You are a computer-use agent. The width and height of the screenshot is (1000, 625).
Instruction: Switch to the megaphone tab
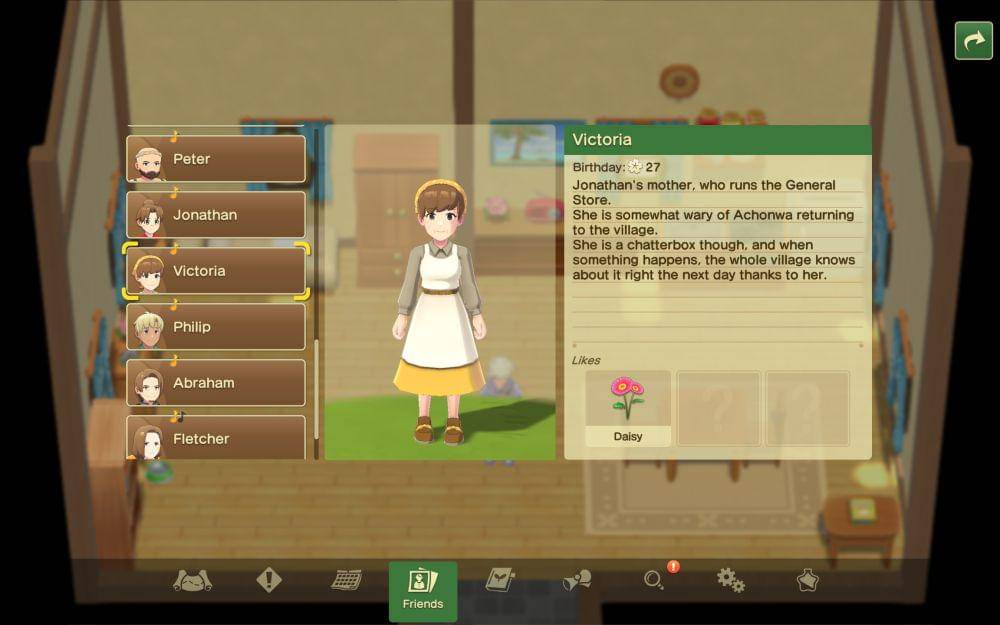577,580
